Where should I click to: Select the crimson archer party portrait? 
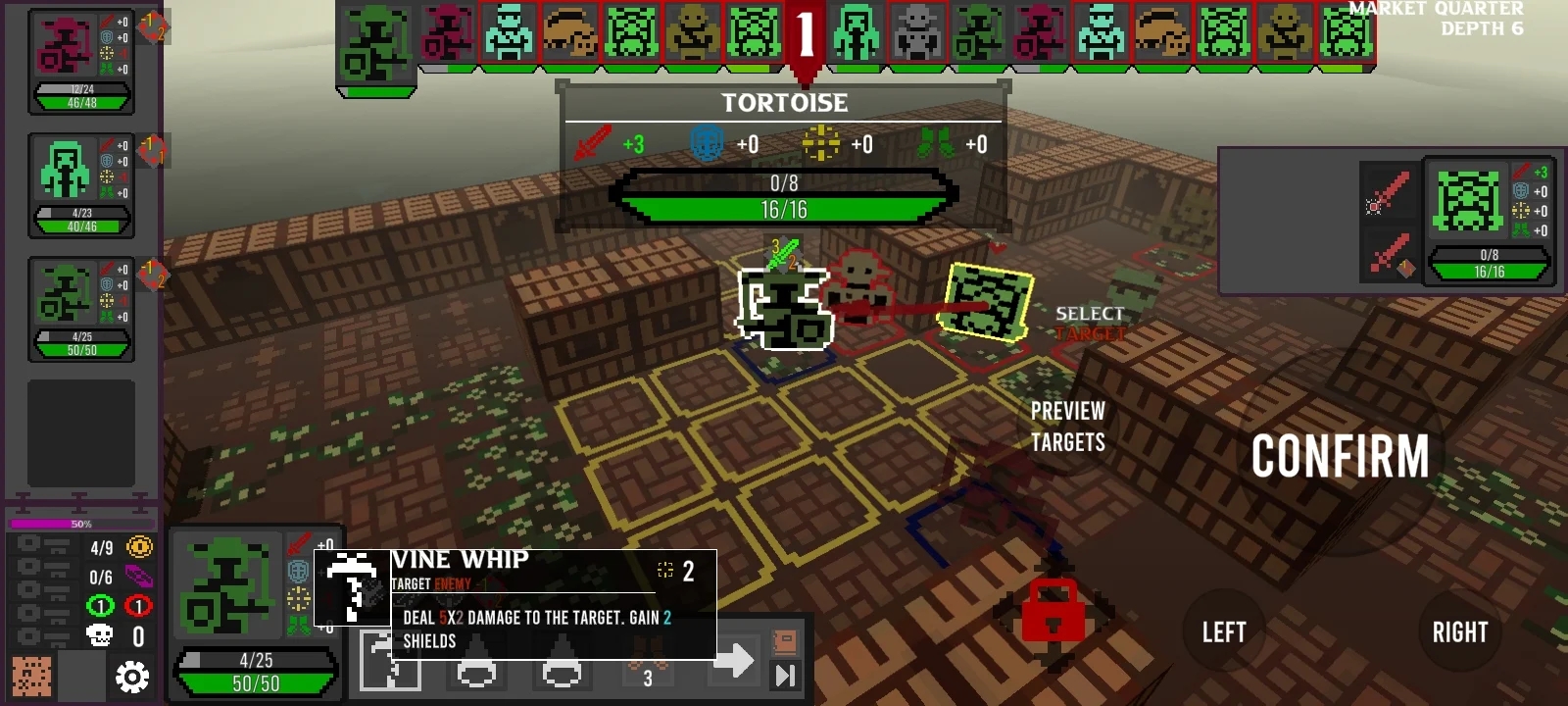tap(65, 47)
